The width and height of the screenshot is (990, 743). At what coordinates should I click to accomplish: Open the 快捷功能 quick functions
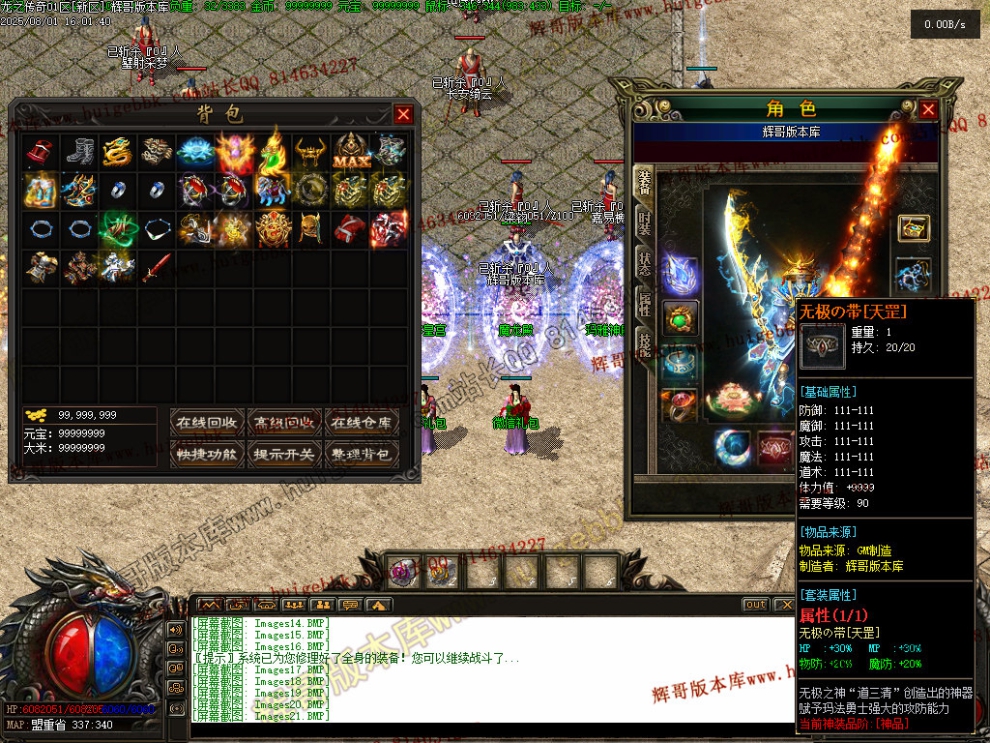208,454
